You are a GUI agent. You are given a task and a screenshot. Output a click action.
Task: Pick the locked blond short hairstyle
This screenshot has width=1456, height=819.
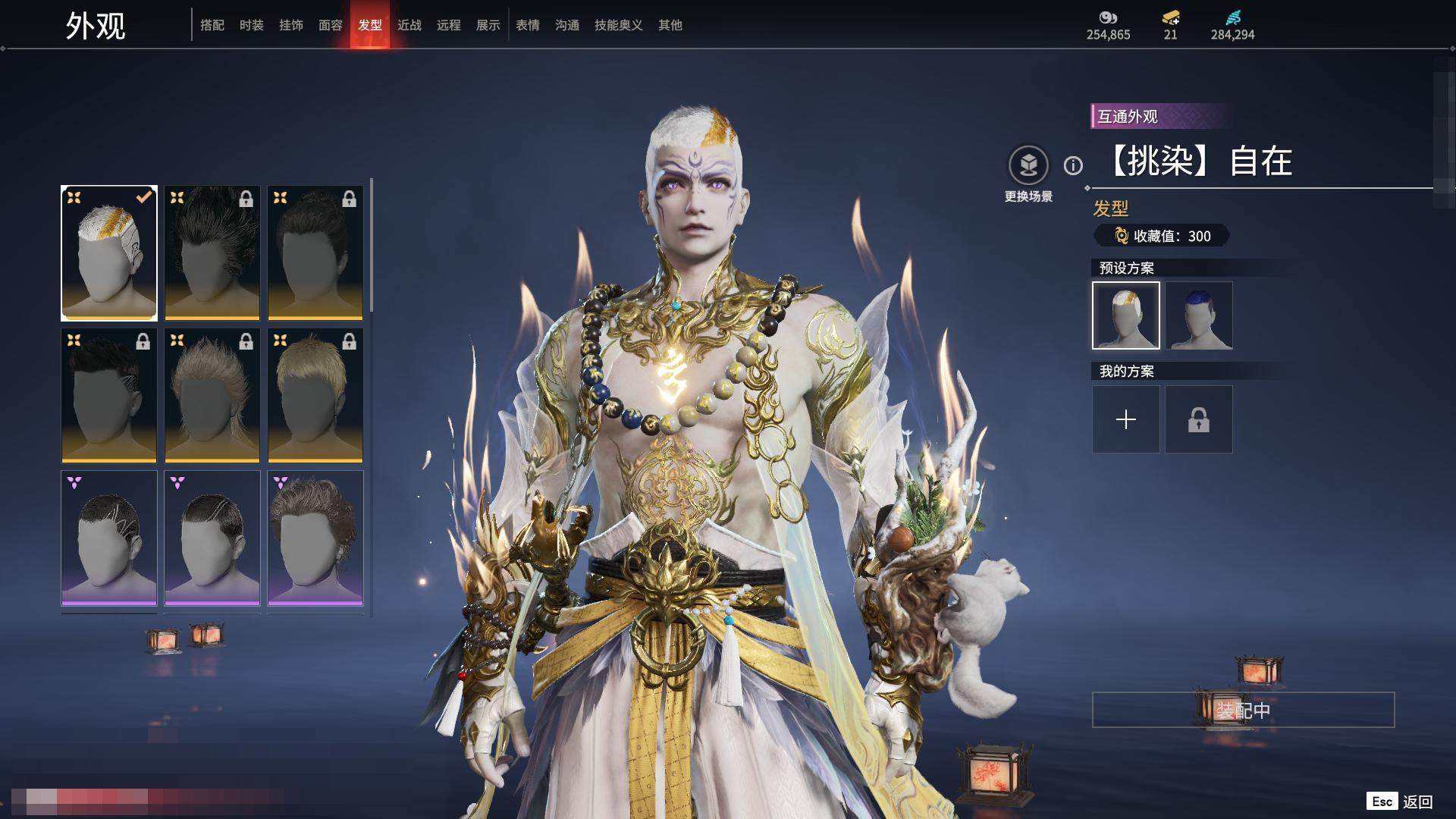click(315, 395)
